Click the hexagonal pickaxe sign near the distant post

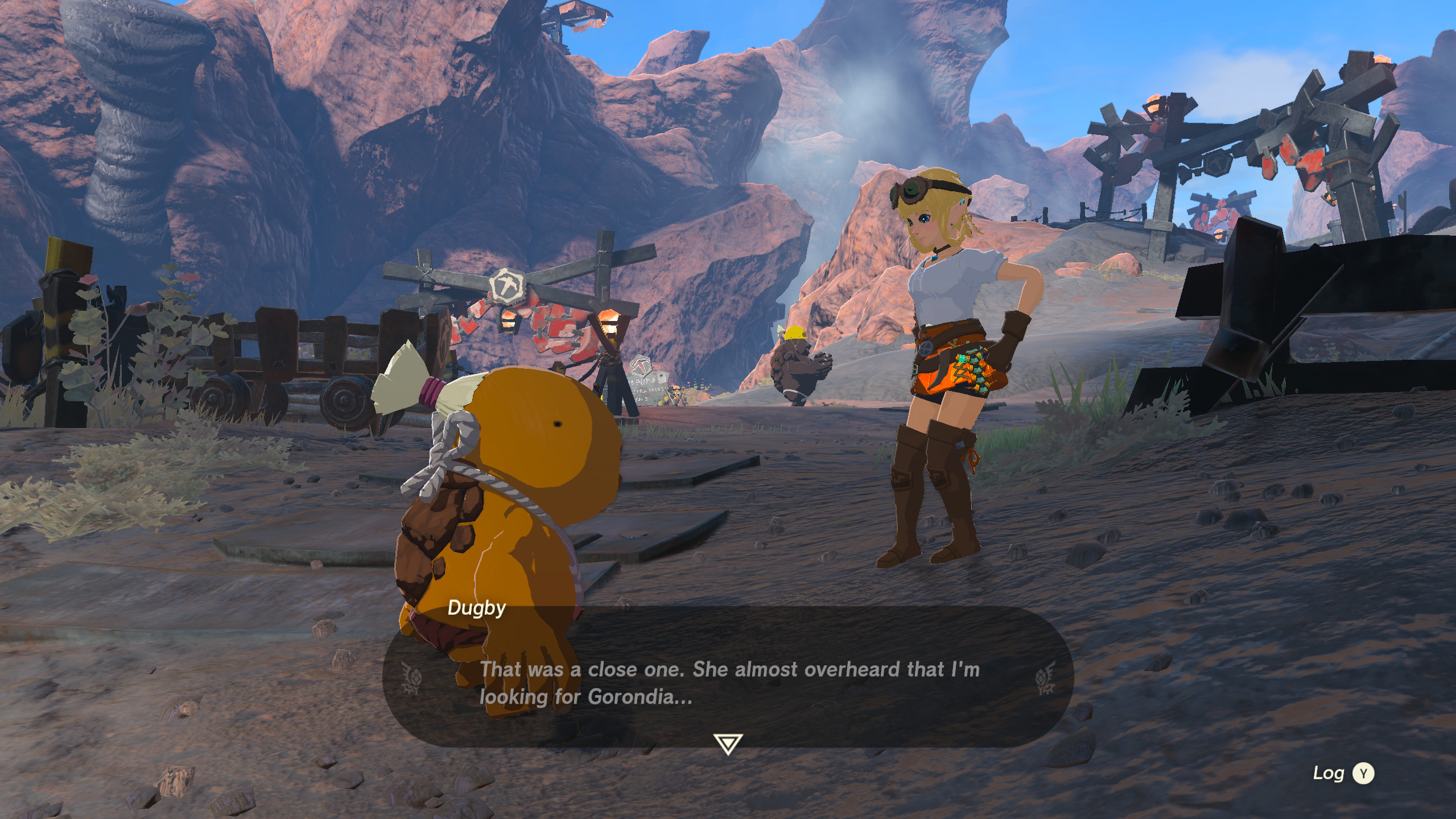pos(642,368)
